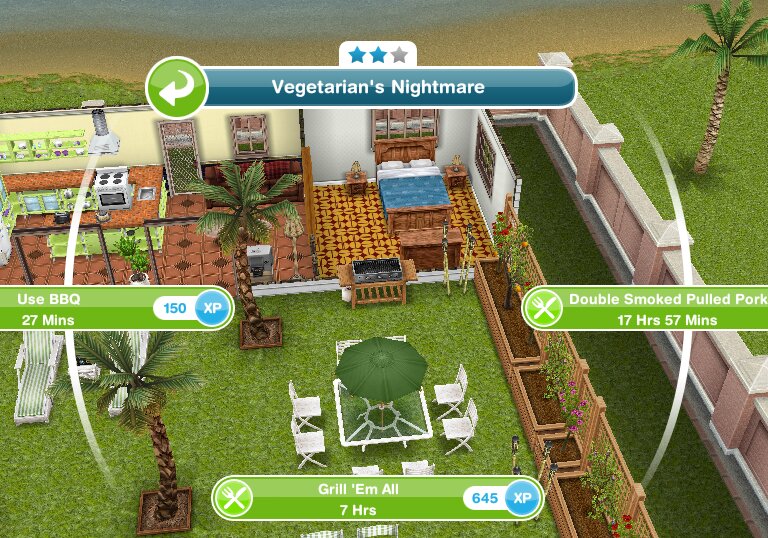This screenshot has width=768, height=538.
Task: Select the Grill 'Em All option
Action: [x=379, y=497]
